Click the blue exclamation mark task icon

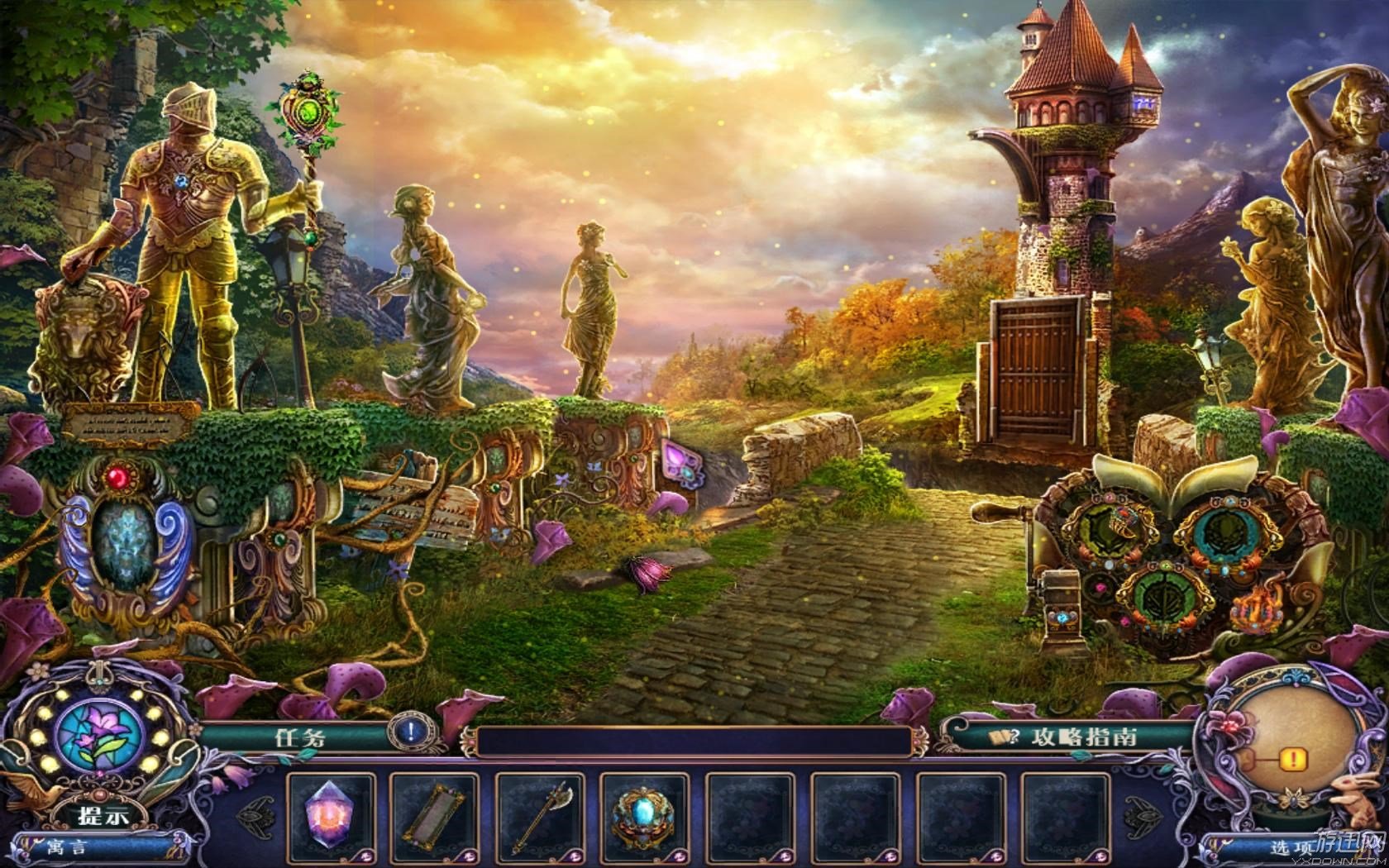click(411, 732)
